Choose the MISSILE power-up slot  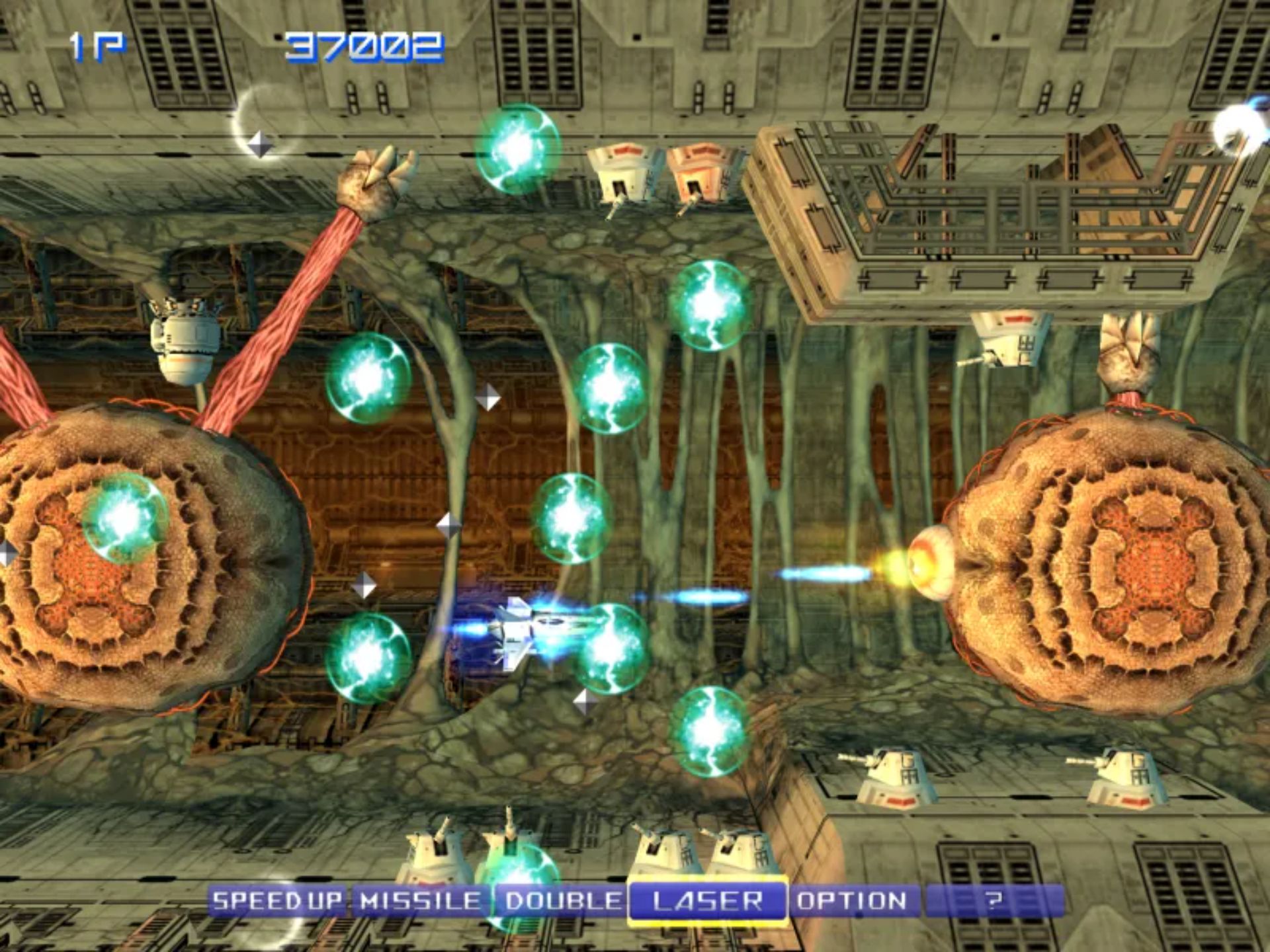[421, 900]
